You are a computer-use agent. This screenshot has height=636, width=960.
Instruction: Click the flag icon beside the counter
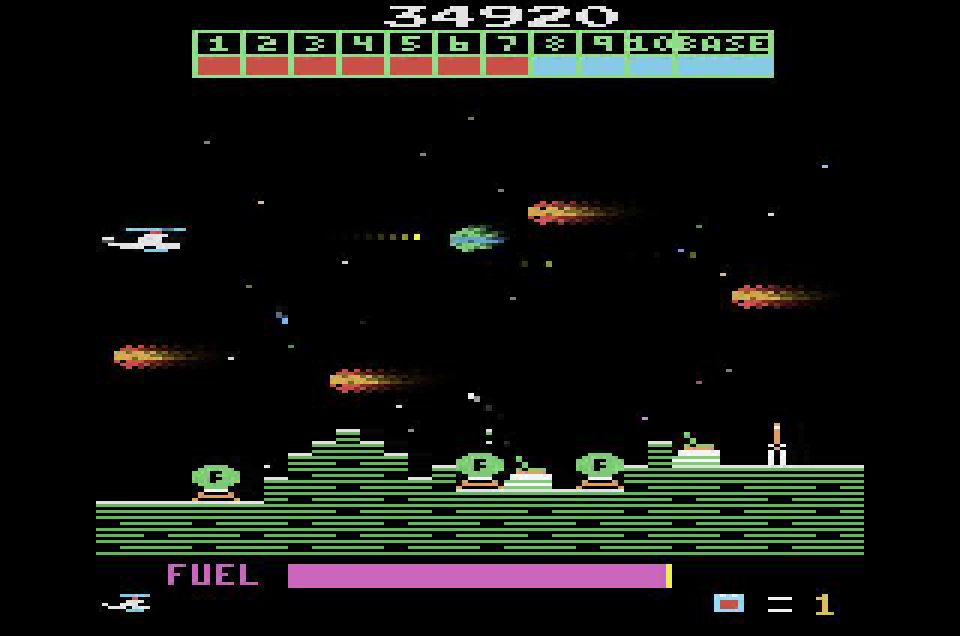pos(728,603)
